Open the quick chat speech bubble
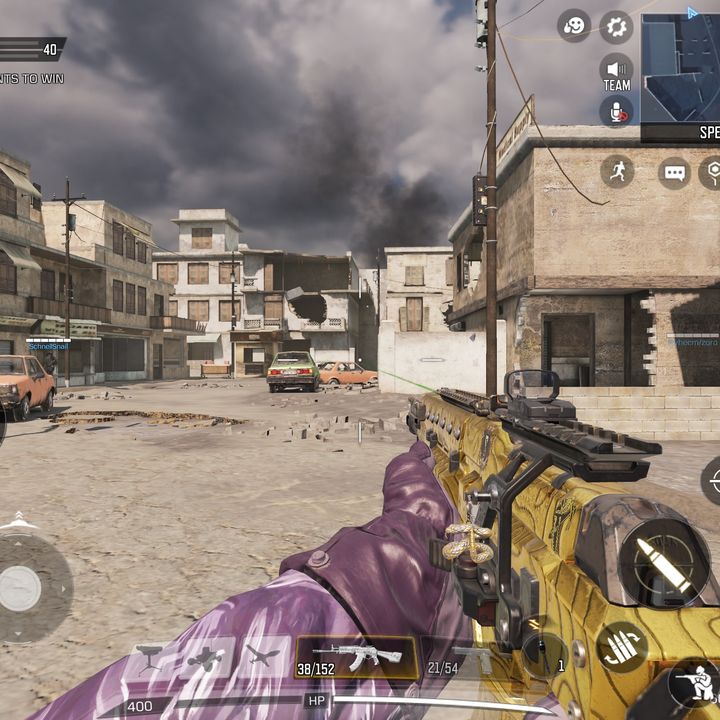Viewport: 720px width, 720px height. 675,172
